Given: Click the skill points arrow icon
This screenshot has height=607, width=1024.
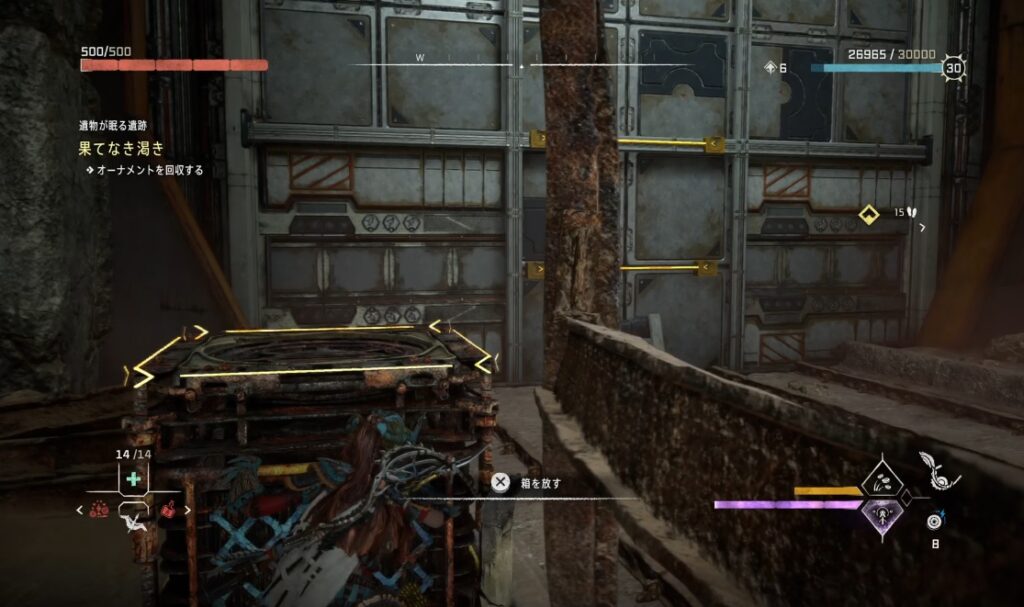Looking at the screenshot, I should coord(770,68).
